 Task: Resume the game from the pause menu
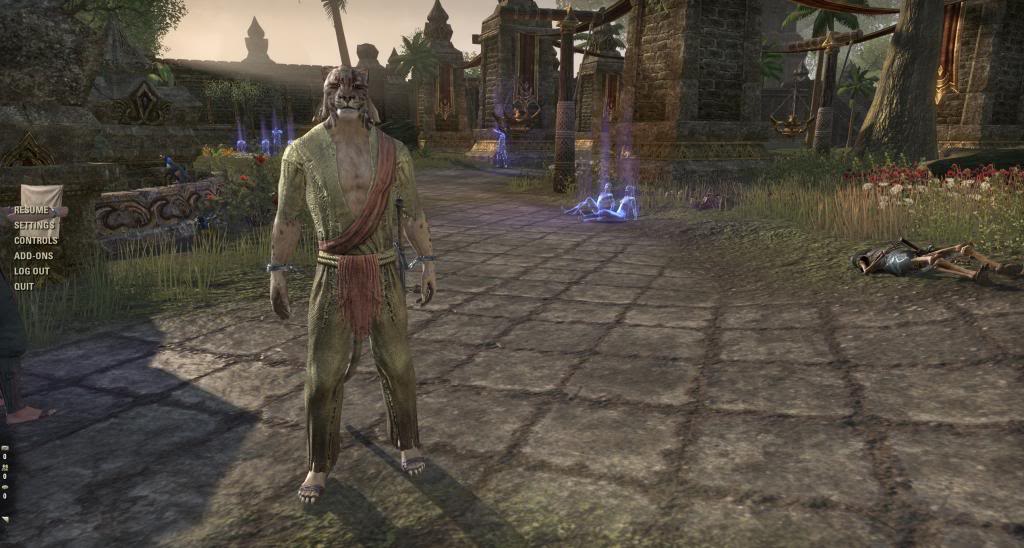(x=32, y=210)
